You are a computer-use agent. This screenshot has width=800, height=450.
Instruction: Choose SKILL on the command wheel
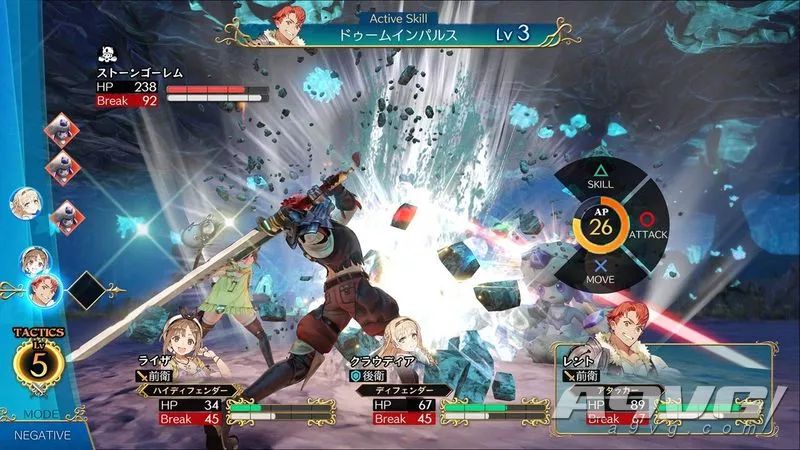[601, 176]
